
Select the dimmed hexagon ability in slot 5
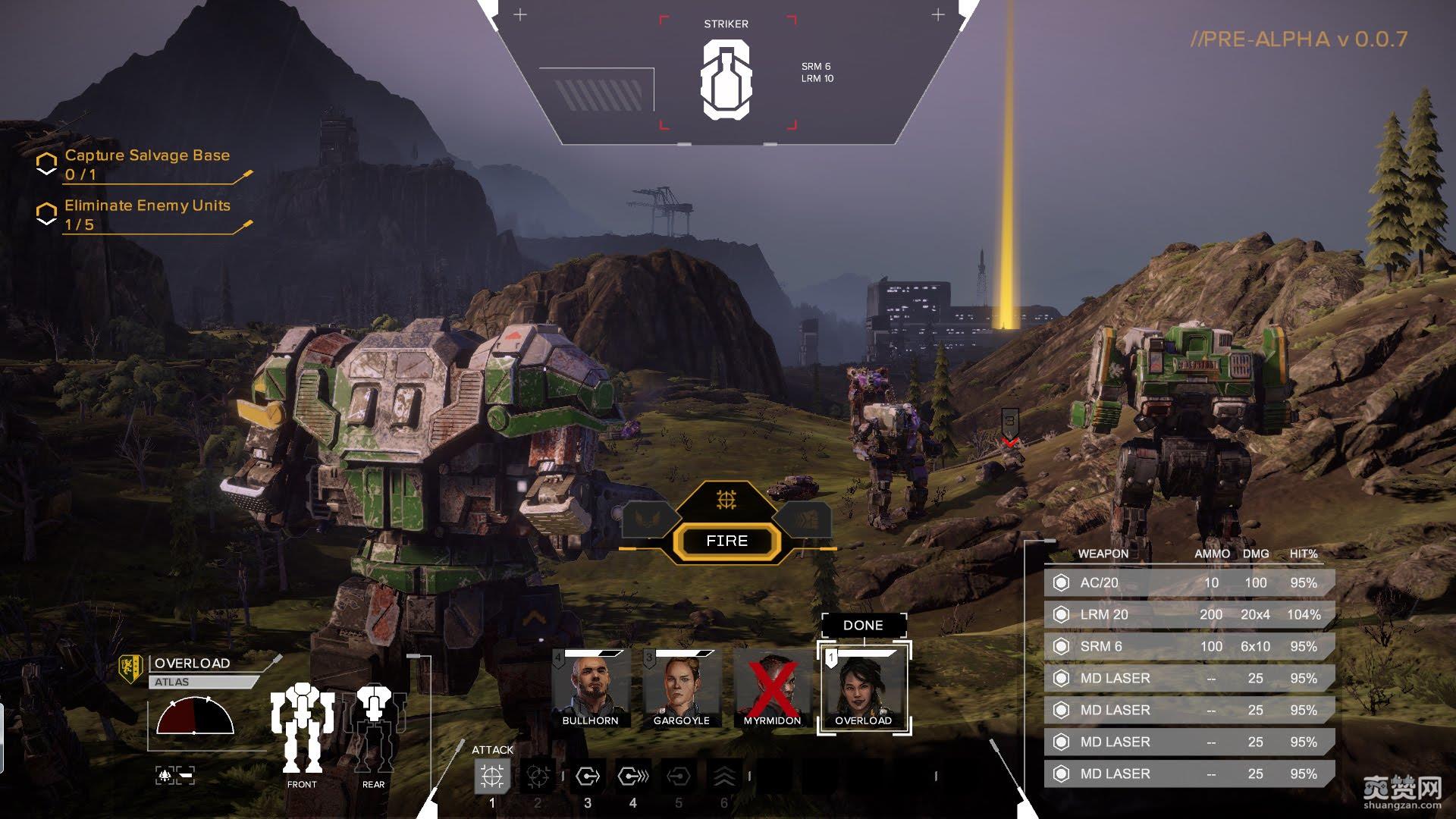coord(679,777)
